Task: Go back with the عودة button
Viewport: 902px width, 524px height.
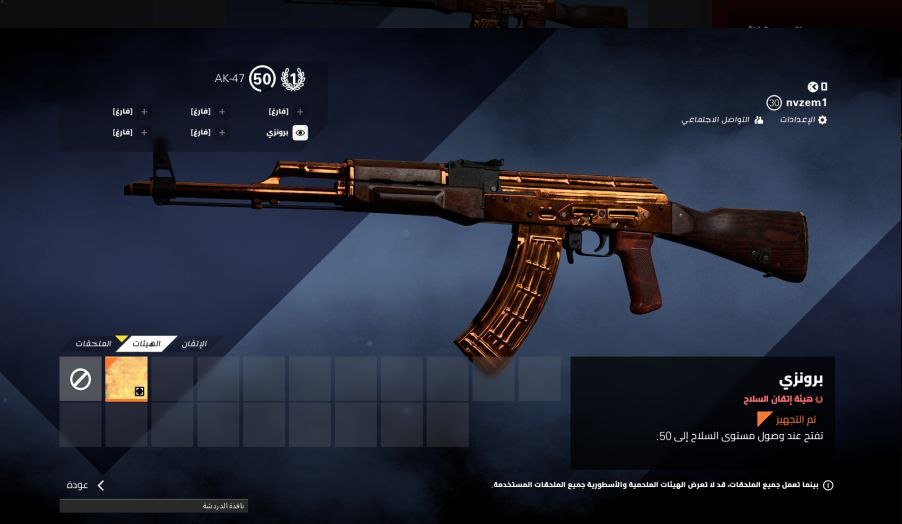Action: 85,485
